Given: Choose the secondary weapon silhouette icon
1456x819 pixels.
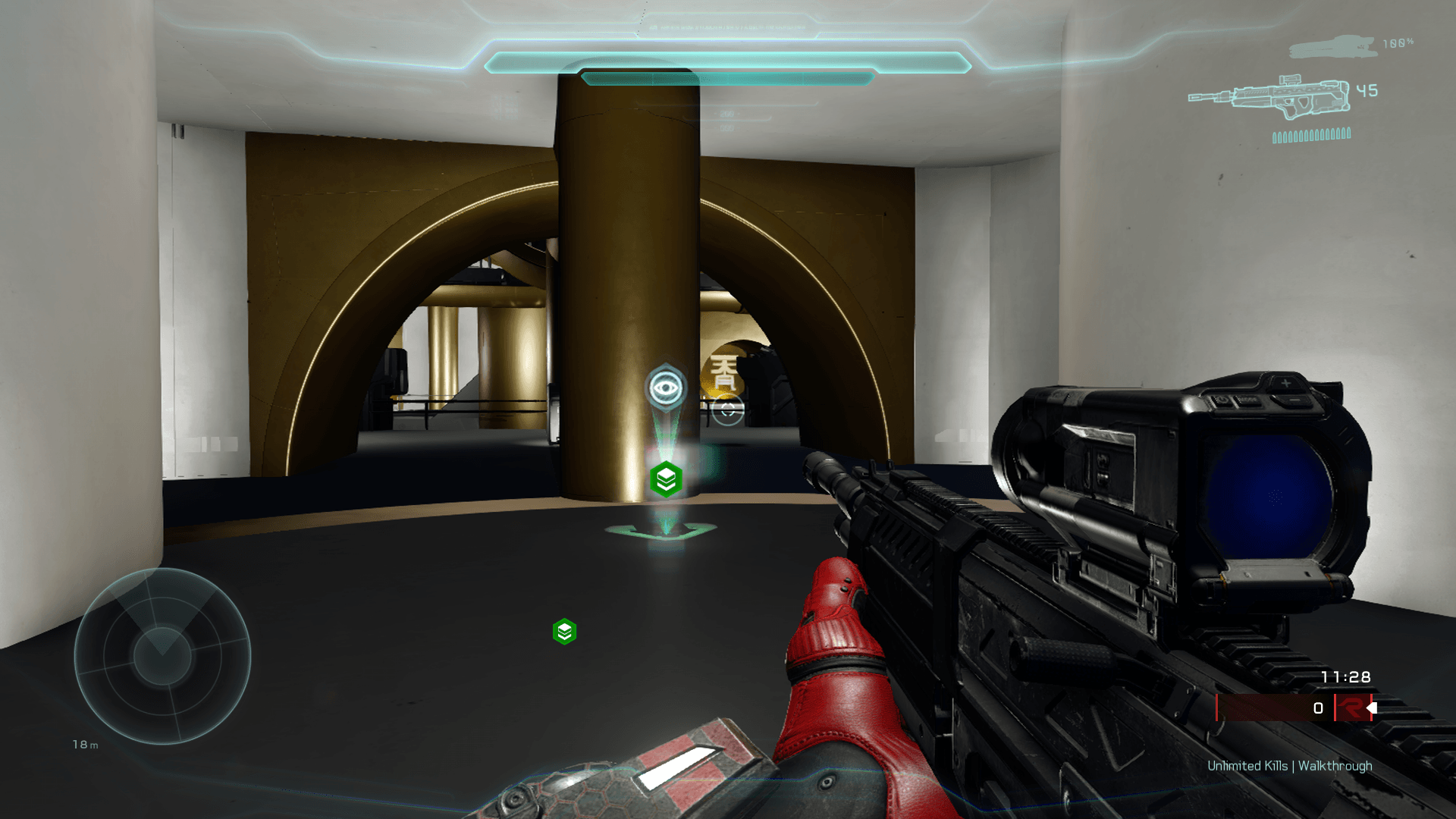Looking at the screenshot, I should point(1332,48).
